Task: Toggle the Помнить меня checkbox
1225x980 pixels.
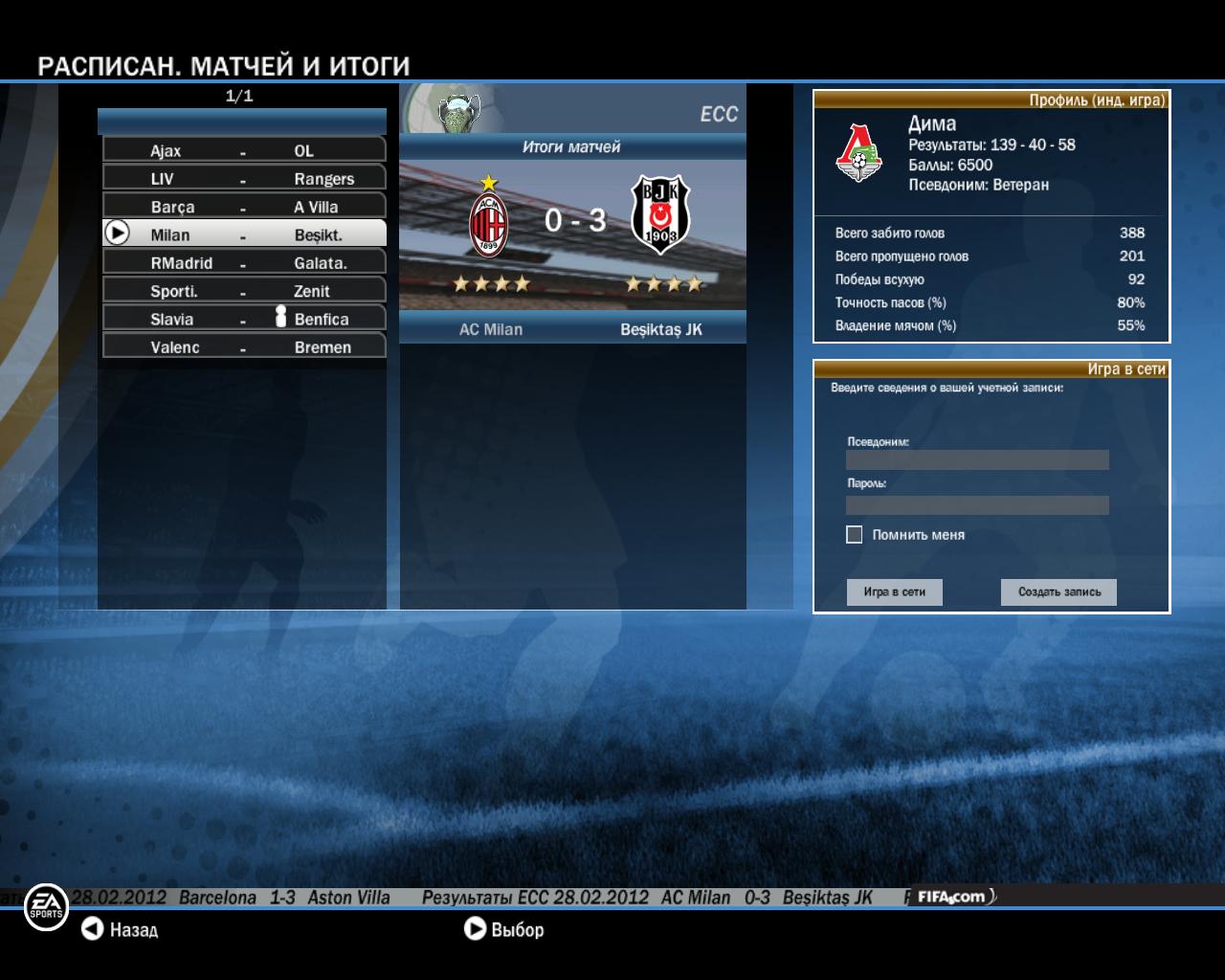Action: click(855, 535)
